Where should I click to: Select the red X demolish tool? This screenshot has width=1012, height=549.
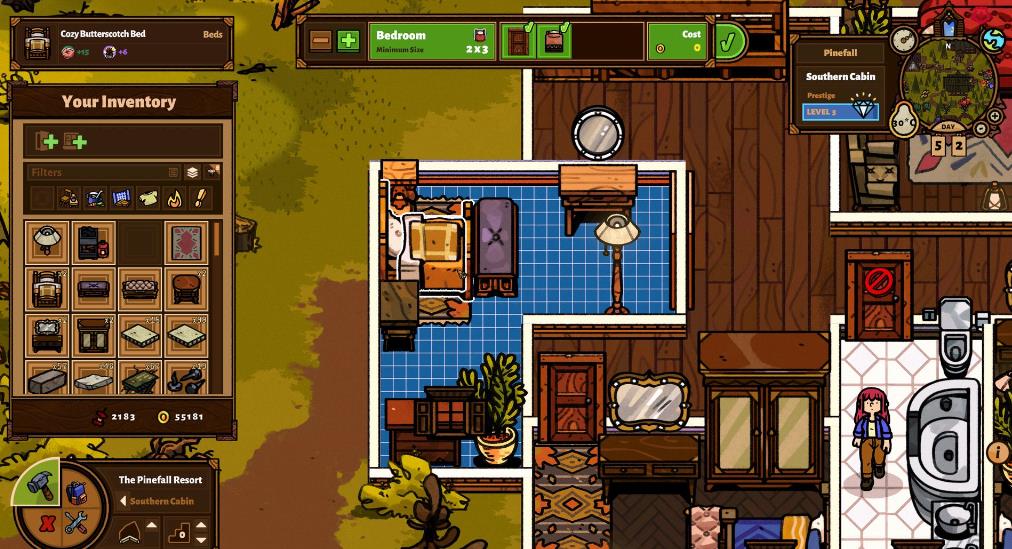click(46, 522)
